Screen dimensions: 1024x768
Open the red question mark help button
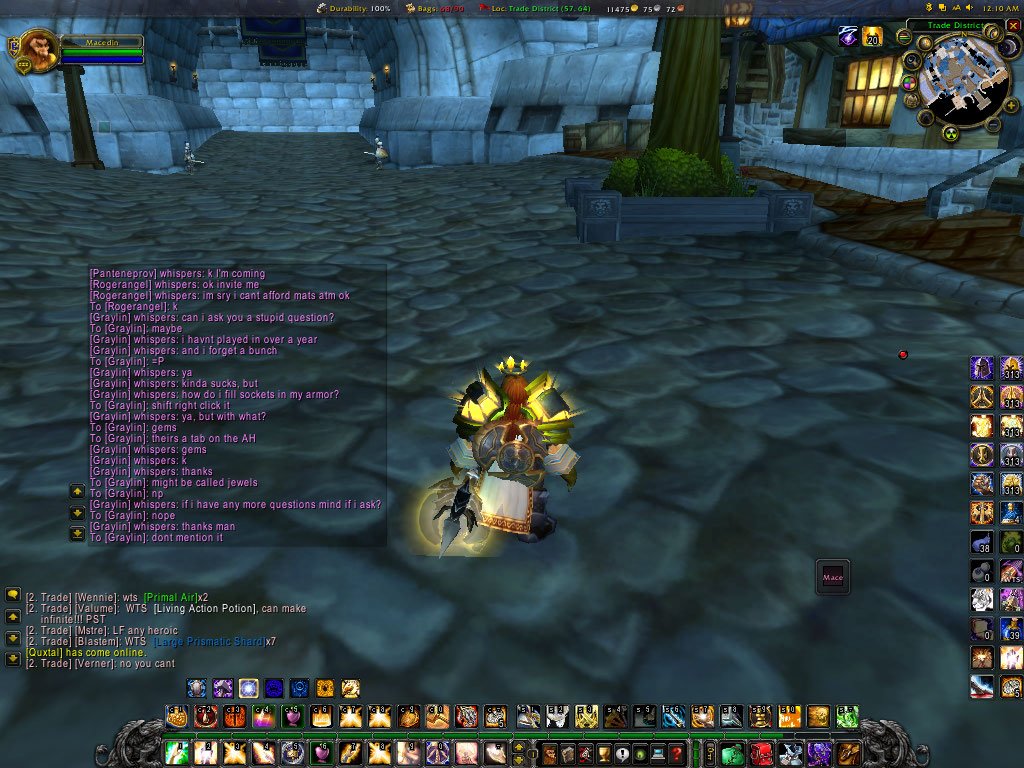point(677,753)
